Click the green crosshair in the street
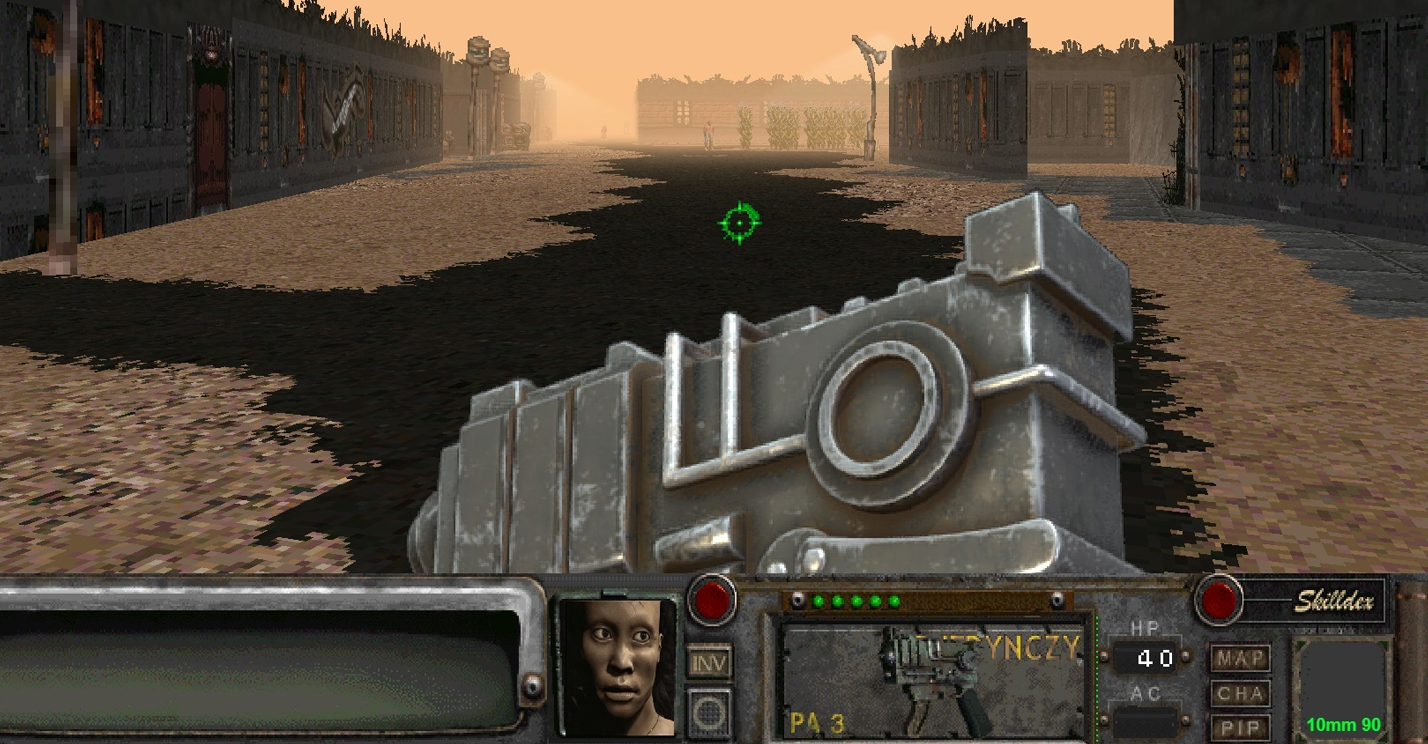 pos(738,223)
